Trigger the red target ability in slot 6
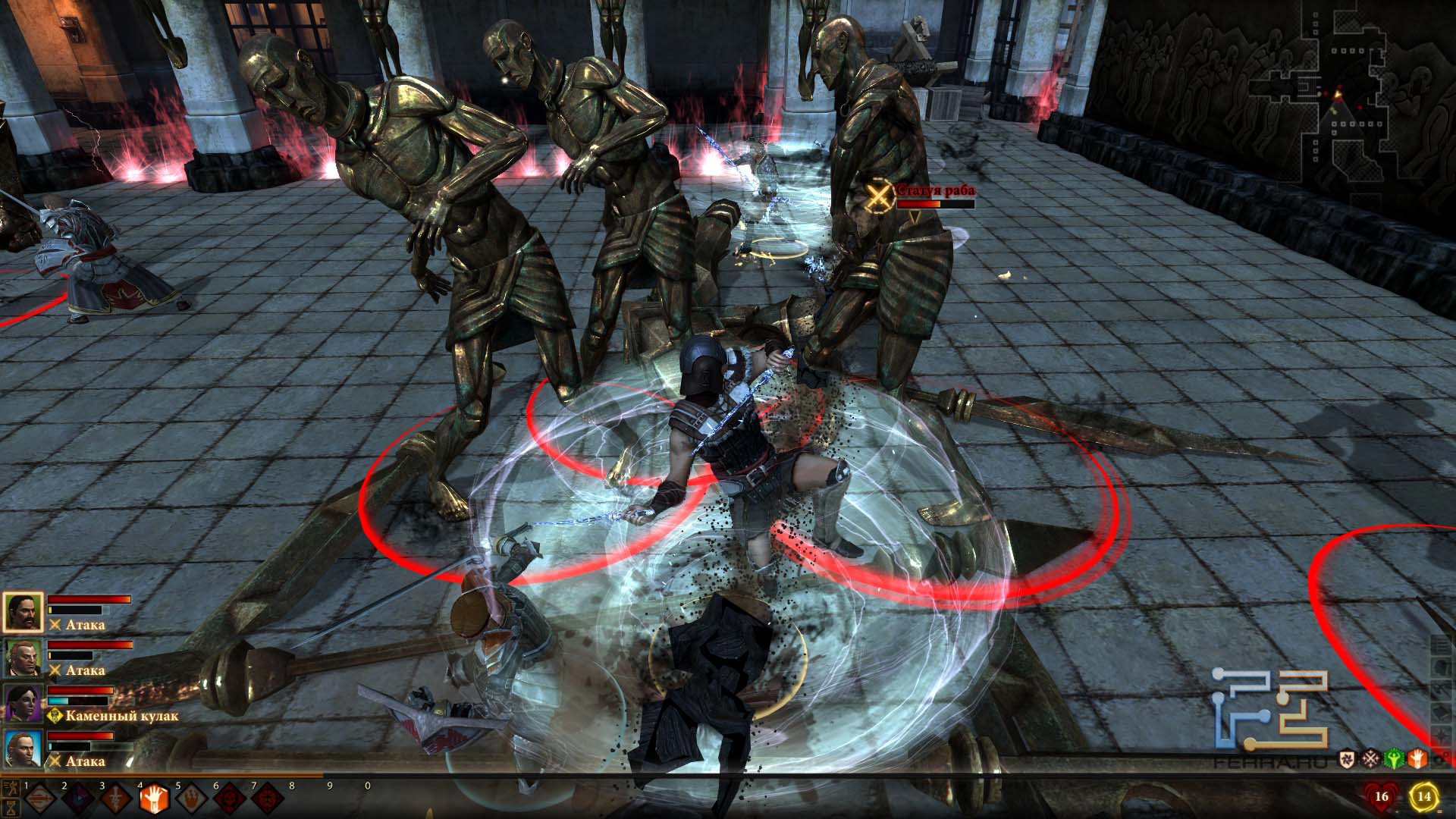The image size is (1456, 819). click(231, 799)
